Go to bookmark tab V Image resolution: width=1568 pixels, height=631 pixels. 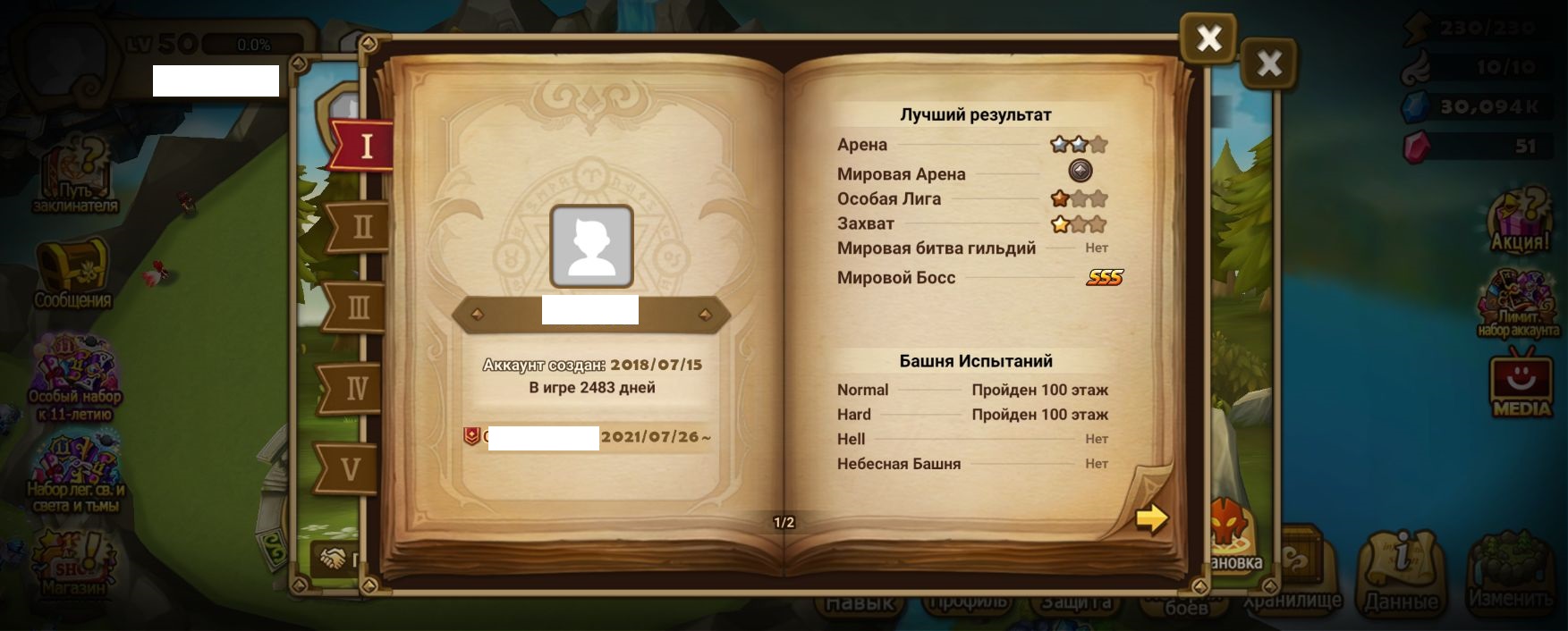pyautogui.click(x=350, y=469)
